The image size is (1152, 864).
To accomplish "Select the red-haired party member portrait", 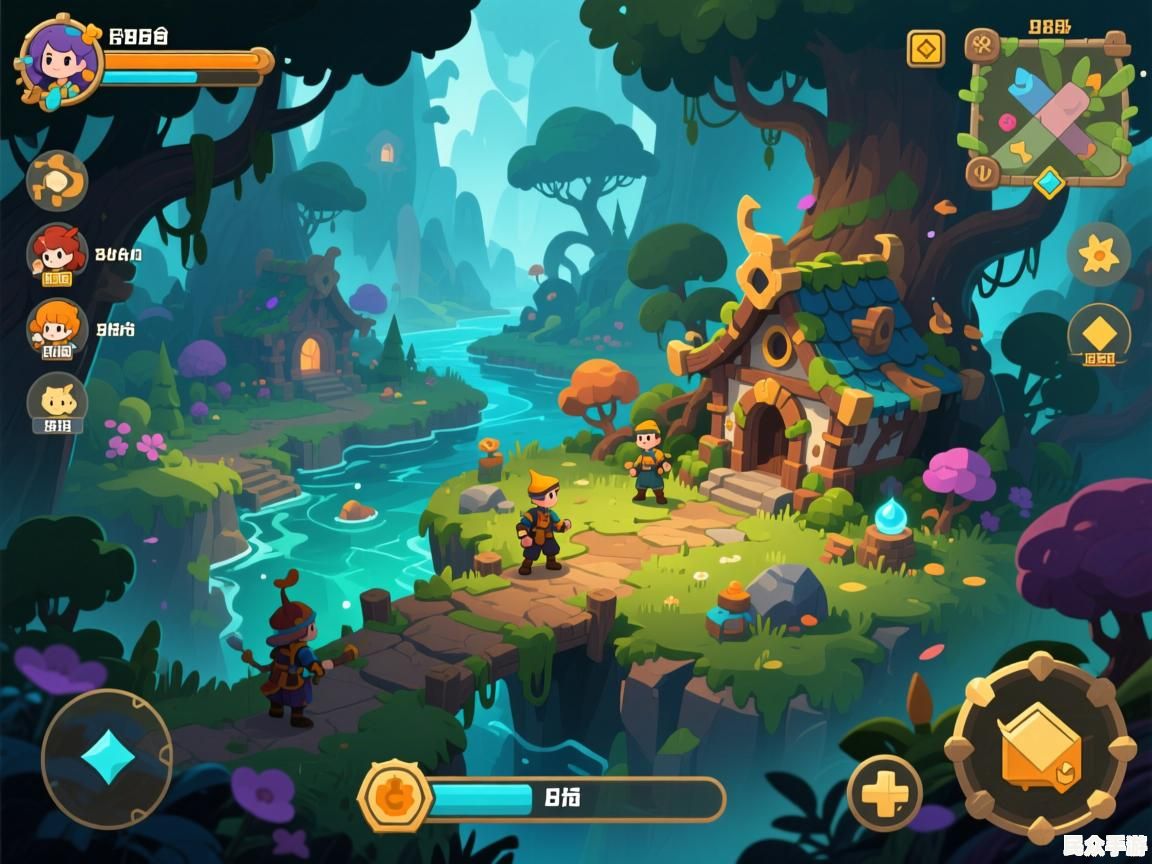I will point(57,250).
